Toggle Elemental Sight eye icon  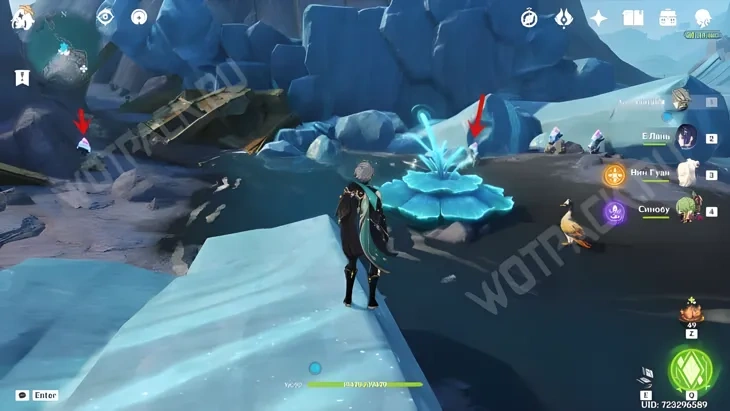(106, 16)
